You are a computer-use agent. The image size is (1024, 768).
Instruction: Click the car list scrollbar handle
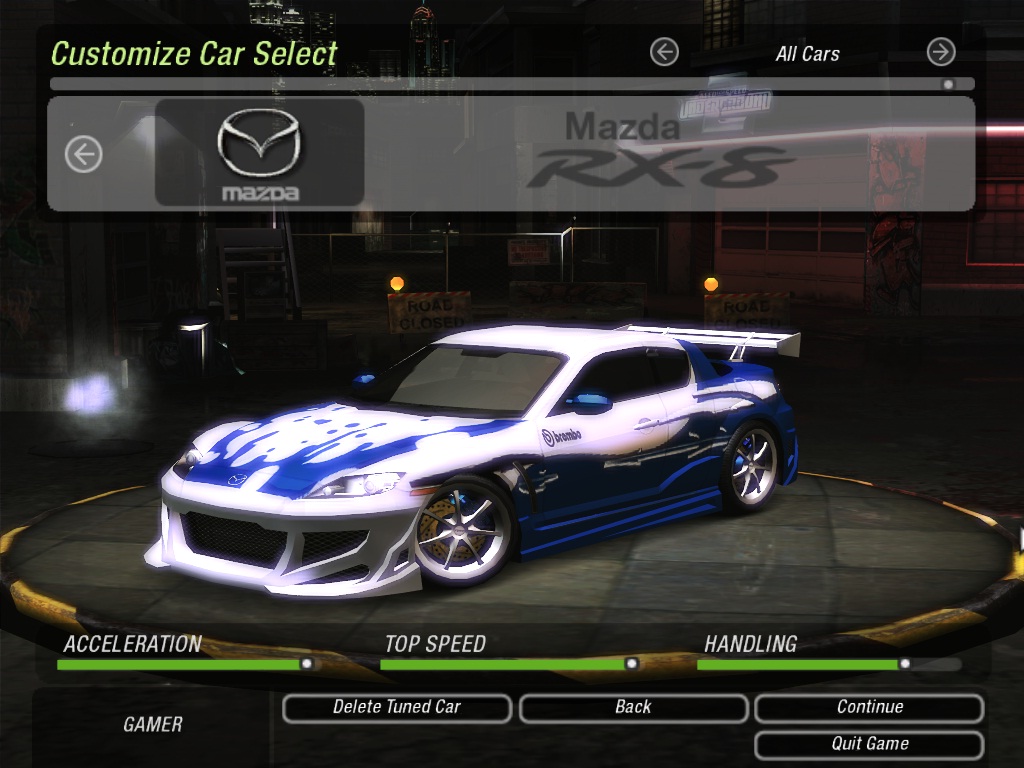(947, 85)
